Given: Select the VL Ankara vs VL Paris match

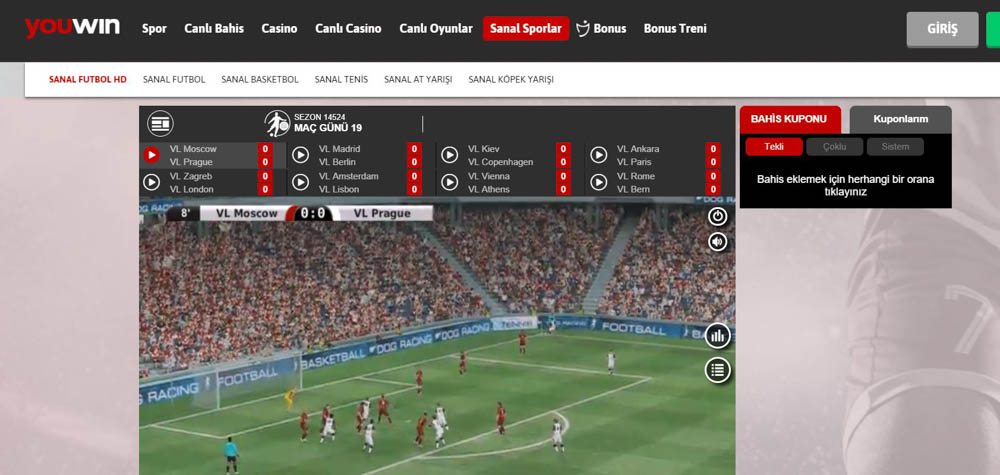Looking at the screenshot, I should click(599, 155).
